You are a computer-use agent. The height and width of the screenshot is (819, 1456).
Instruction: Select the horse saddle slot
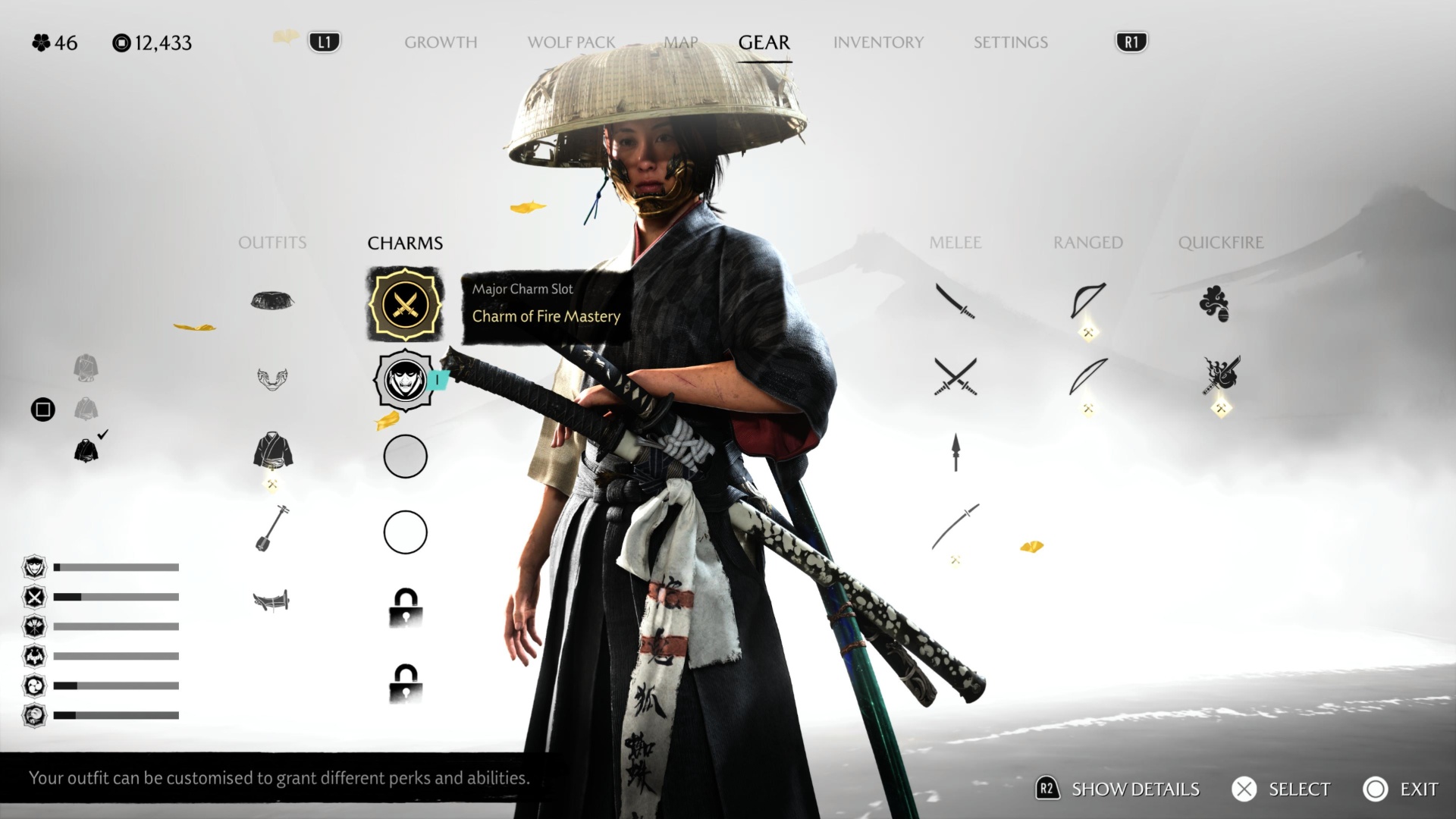coord(271,601)
